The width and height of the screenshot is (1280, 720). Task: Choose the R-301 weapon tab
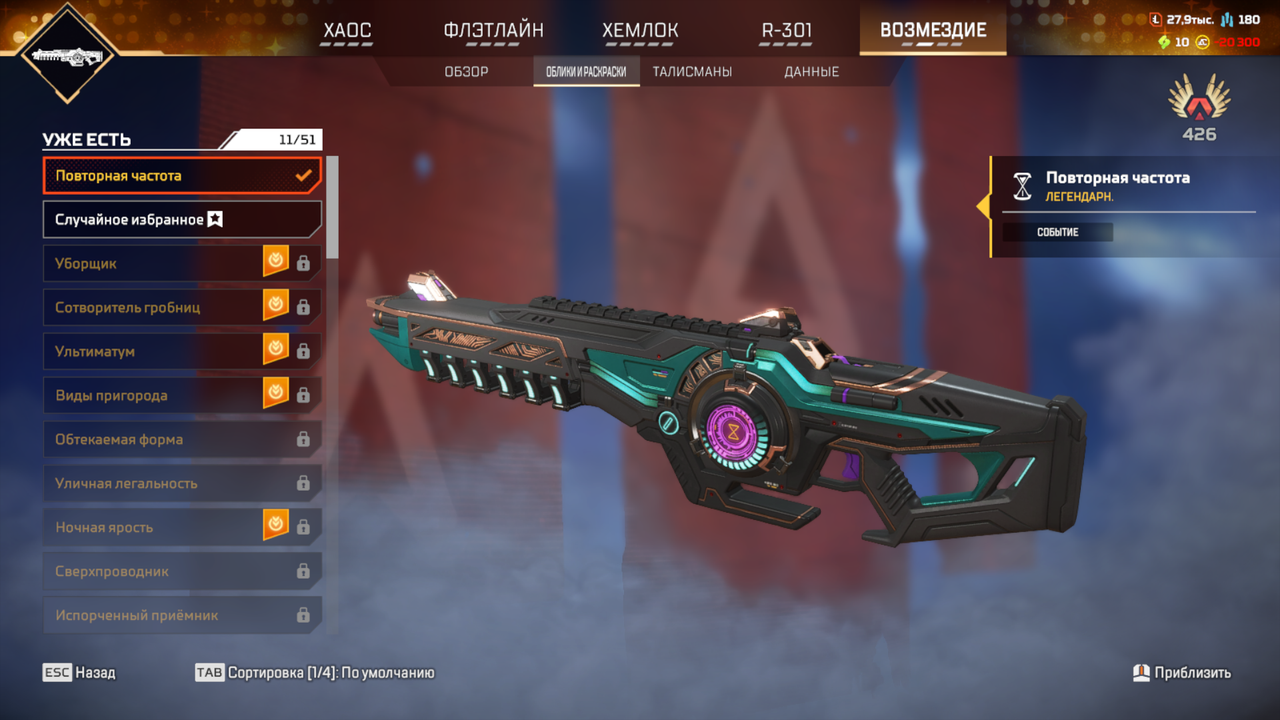(x=787, y=30)
